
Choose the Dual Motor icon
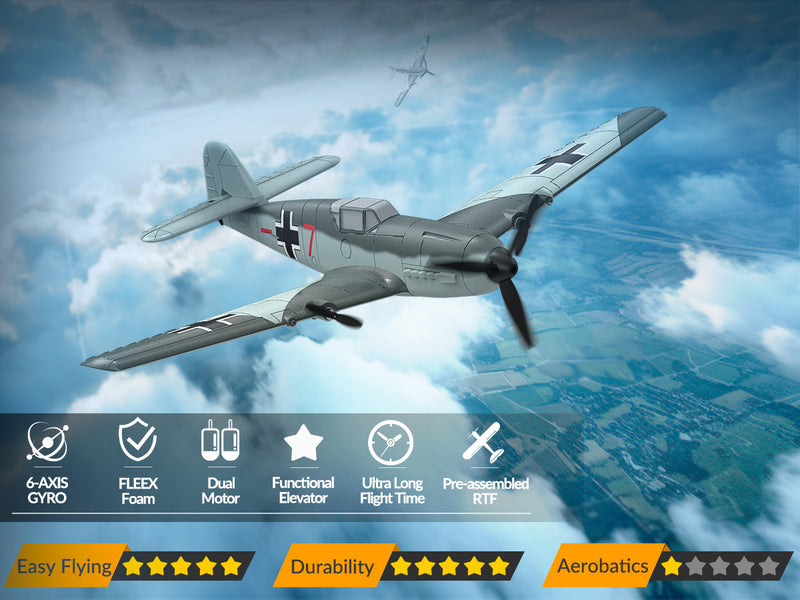pyautogui.click(x=220, y=441)
